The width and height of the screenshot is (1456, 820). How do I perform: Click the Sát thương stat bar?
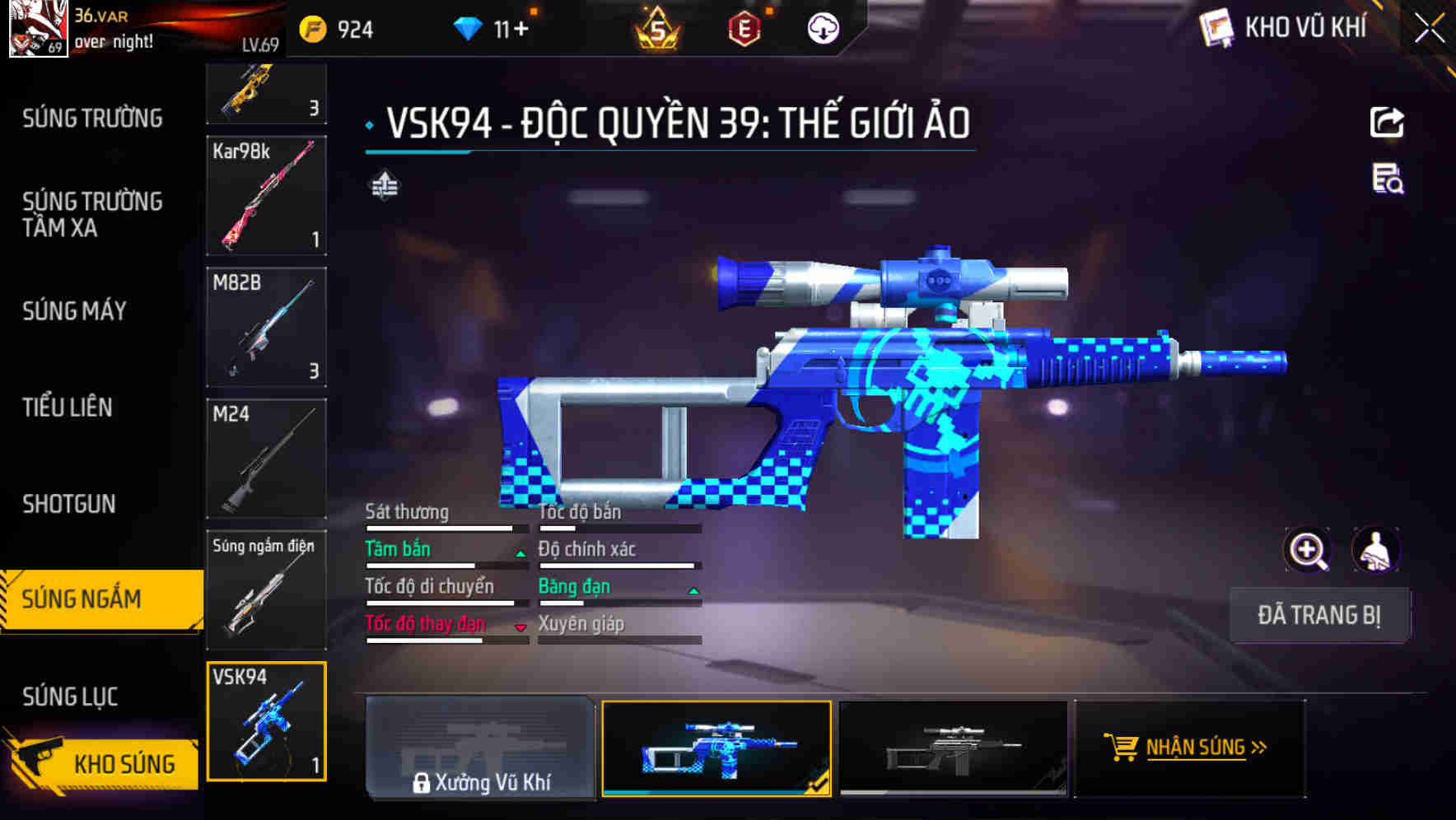pos(445,528)
